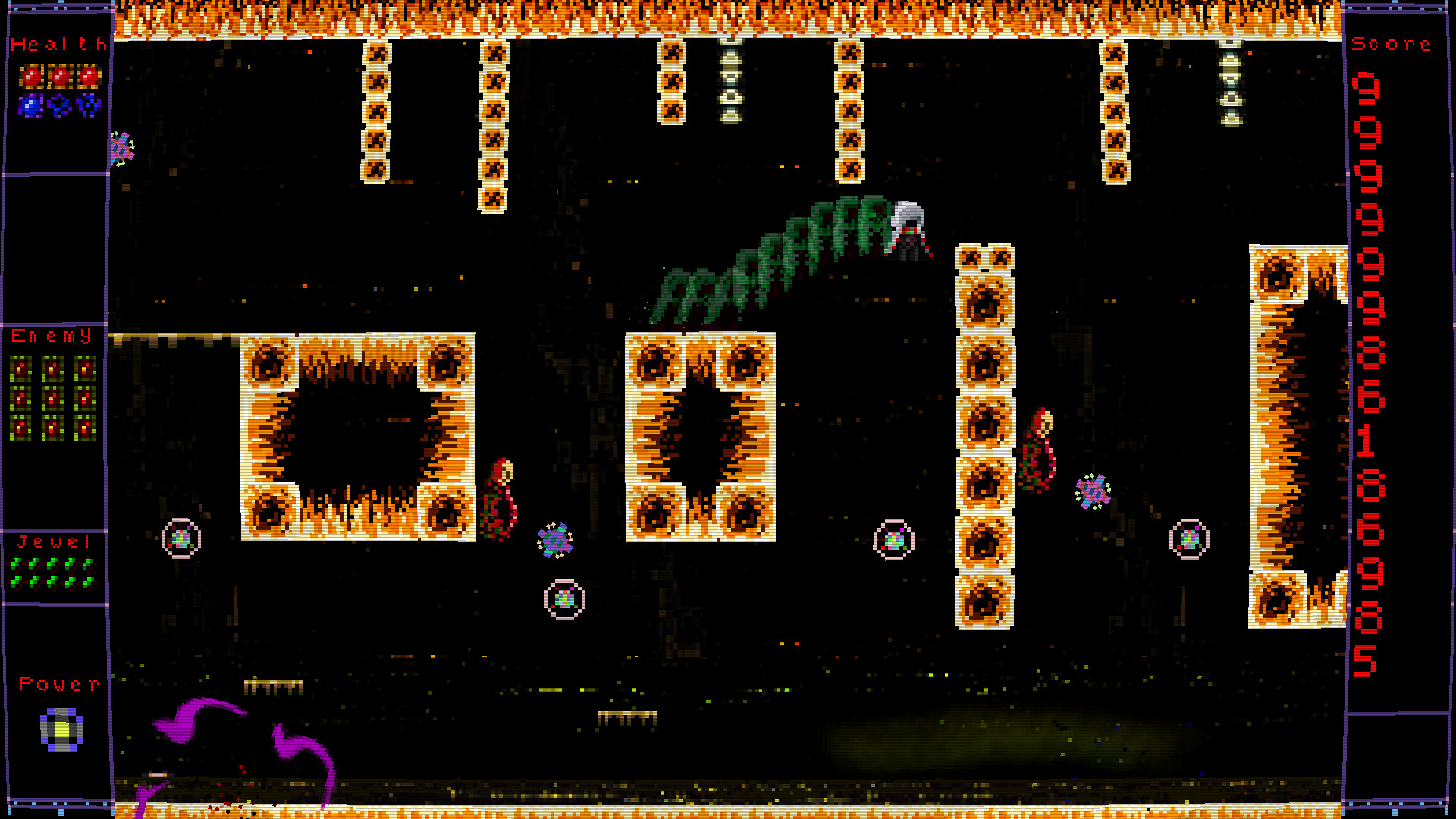Toggle the third red heart in the Health bar
Screen dimensions: 1456x819
coord(88,75)
